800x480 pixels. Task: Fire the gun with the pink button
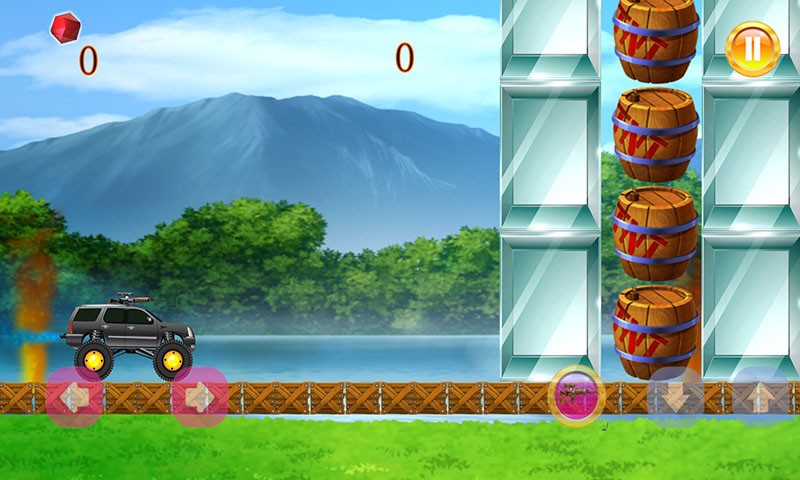[577, 396]
